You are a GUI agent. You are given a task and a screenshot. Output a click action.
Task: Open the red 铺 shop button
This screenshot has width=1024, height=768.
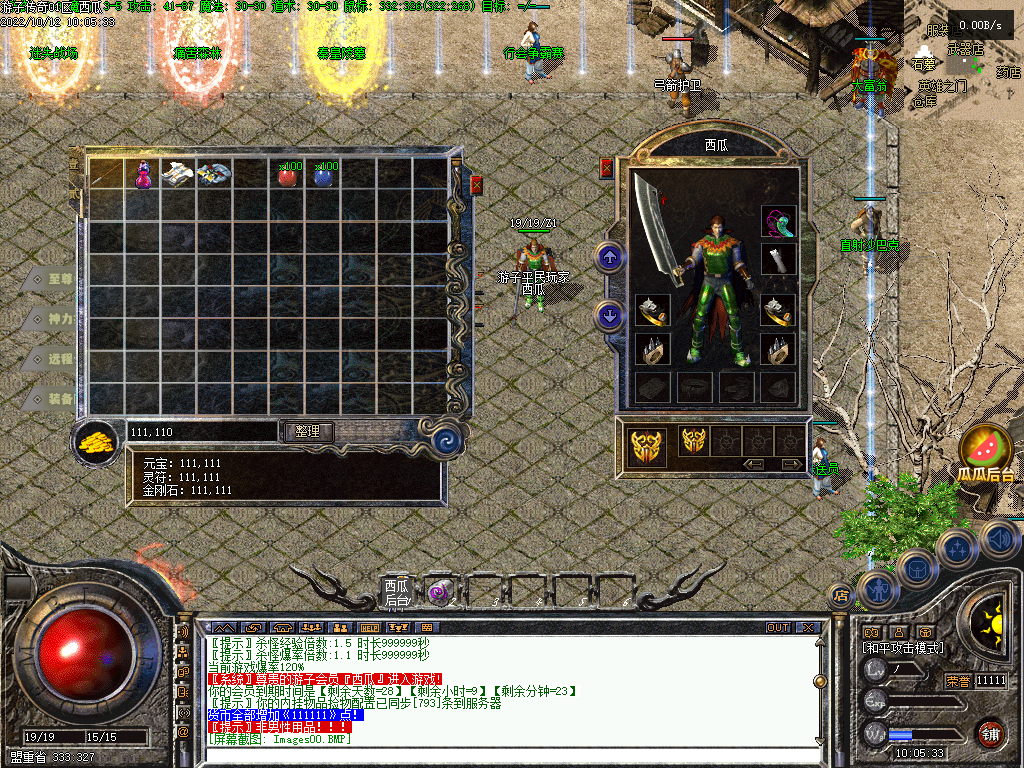pyautogui.click(x=990, y=733)
